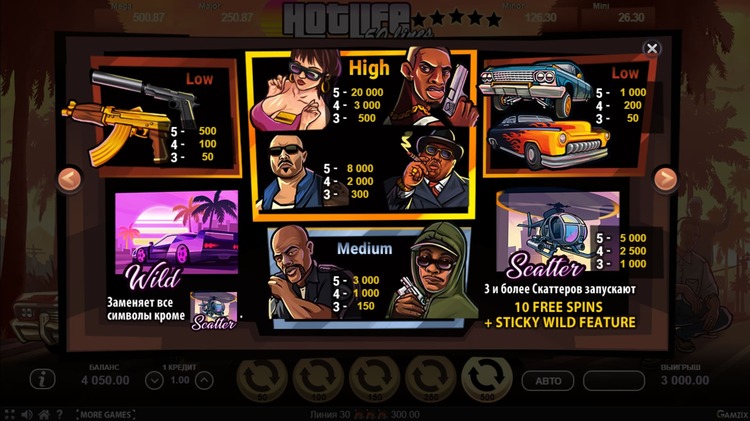The width and height of the screenshot is (750, 421).
Task: Spin with the 50 bet button
Action: coord(262,381)
